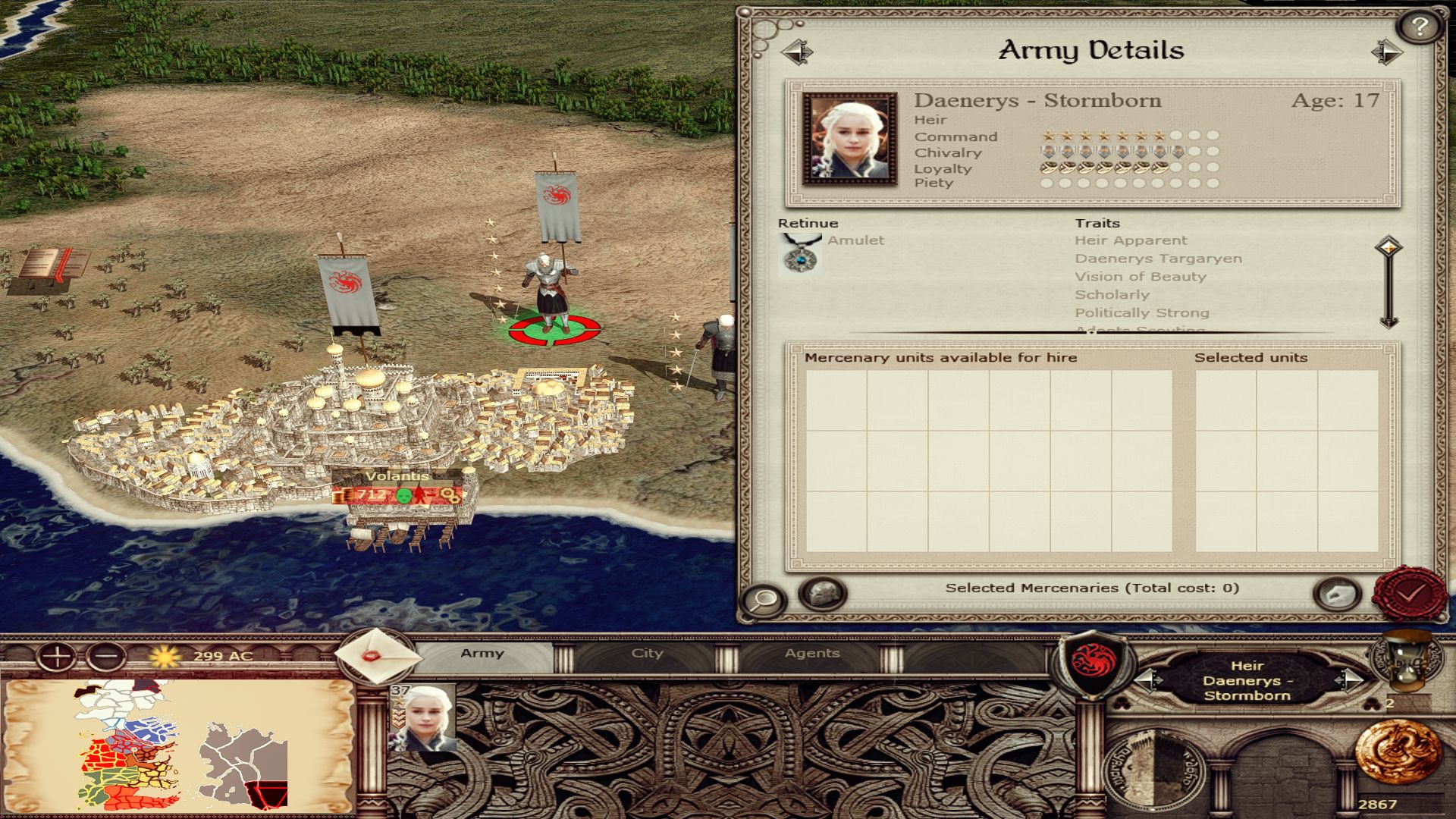Zoom out with the minus button
The width and height of the screenshot is (1456, 819).
tap(106, 656)
